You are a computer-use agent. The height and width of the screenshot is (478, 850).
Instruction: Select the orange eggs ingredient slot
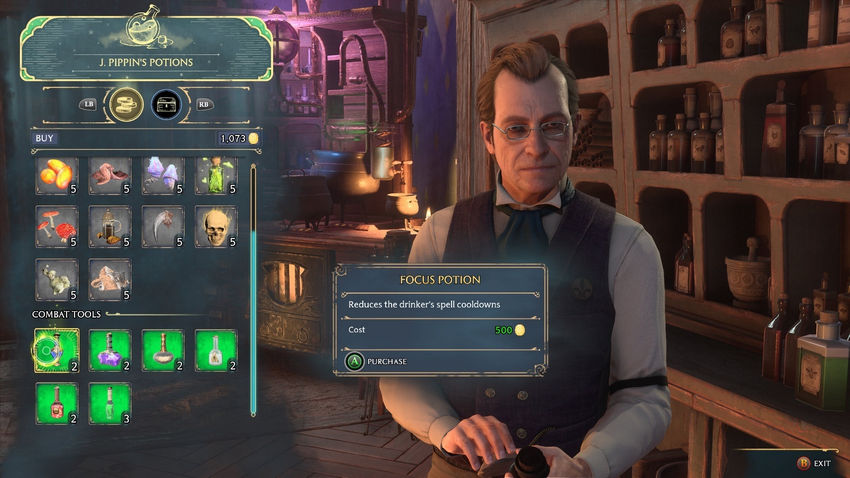tap(57, 176)
